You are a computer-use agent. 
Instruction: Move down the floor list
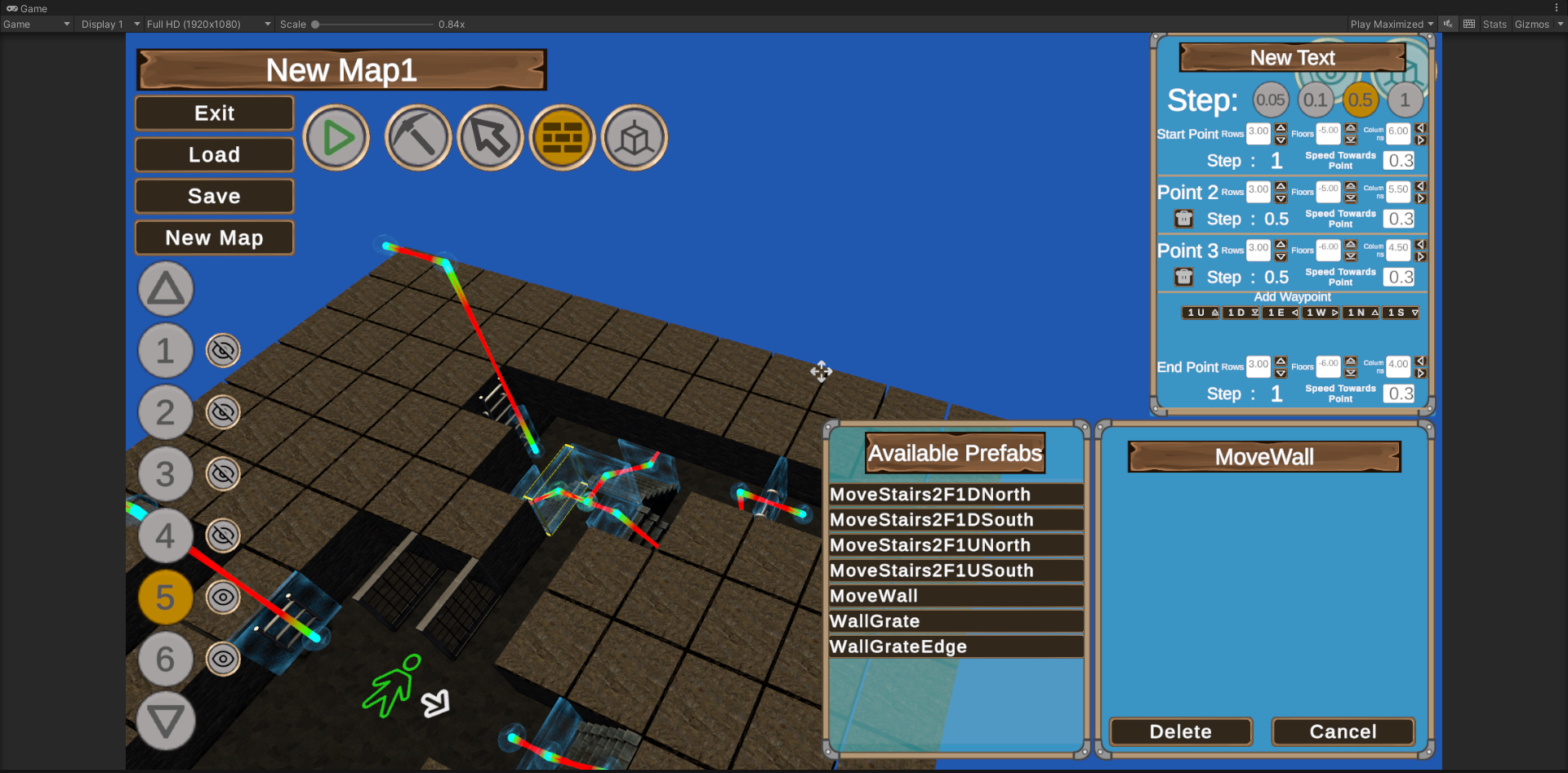[x=166, y=721]
